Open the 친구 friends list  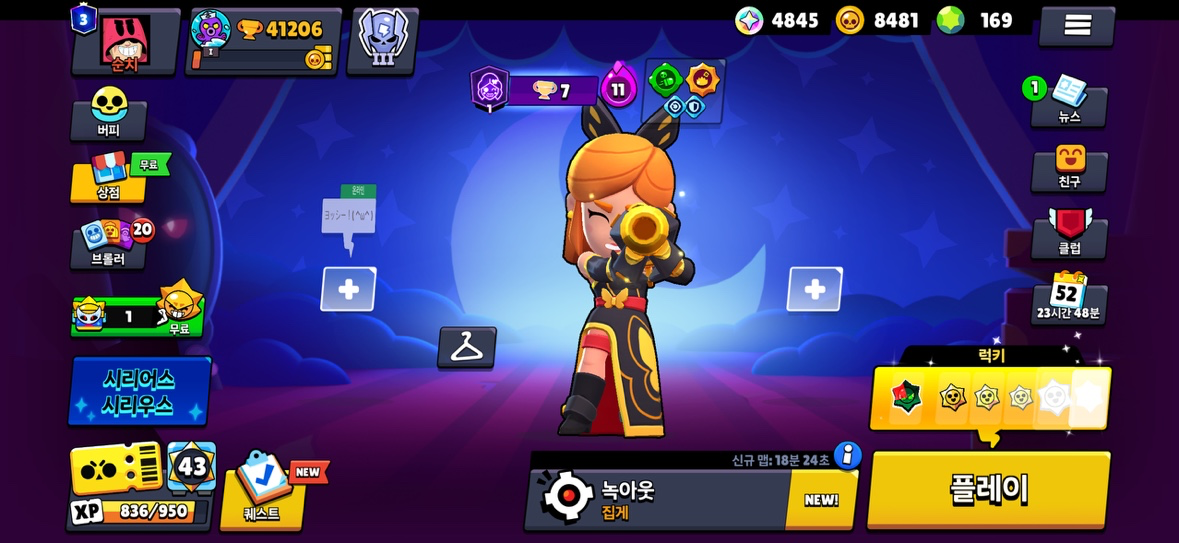[1069, 168]
